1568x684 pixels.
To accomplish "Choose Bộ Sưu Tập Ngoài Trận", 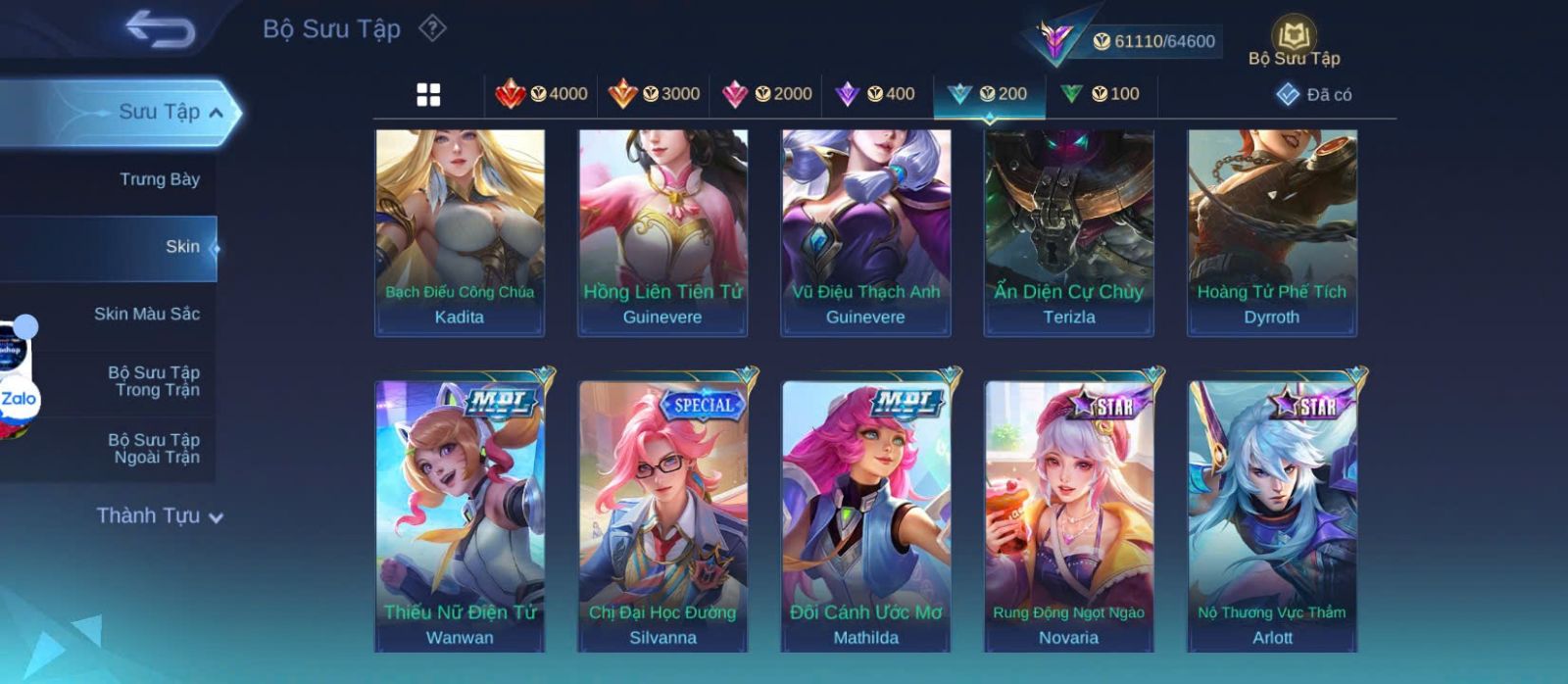I will coord(154,449).
